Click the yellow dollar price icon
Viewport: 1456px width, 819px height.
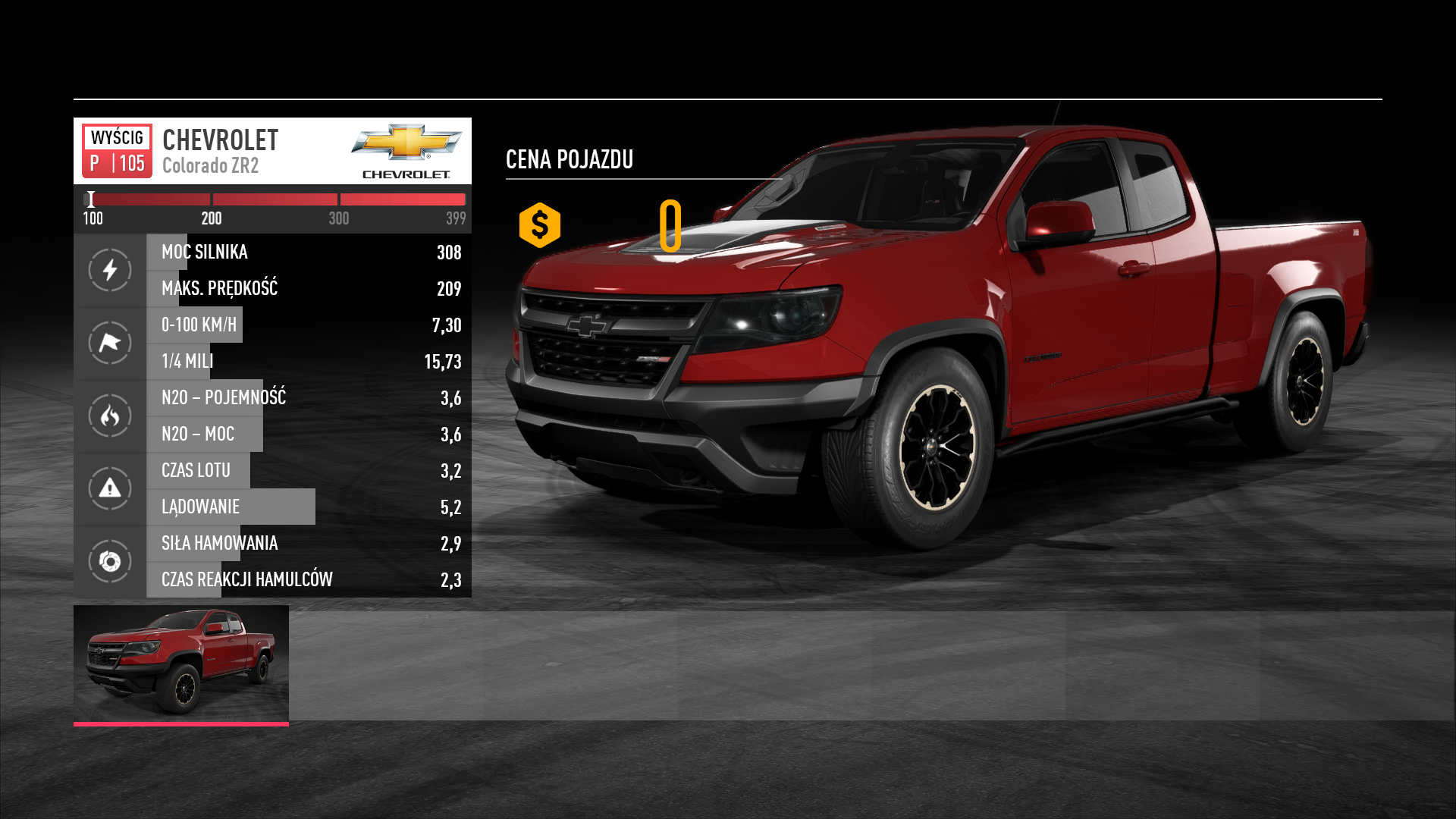(540, 225)
